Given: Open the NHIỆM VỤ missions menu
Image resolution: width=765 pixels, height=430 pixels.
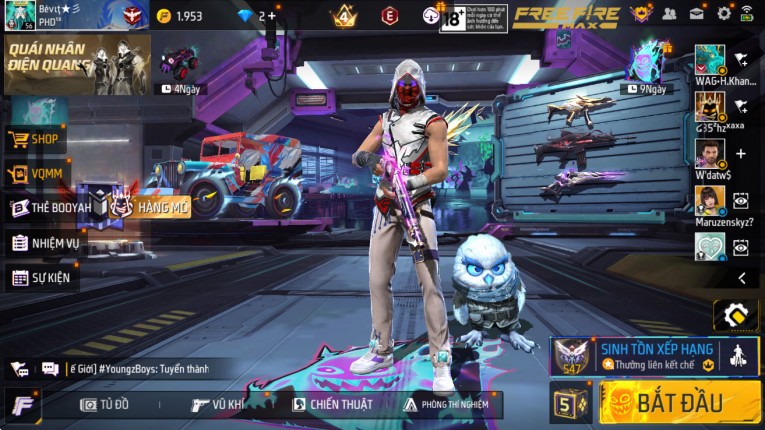Looking at the screenshot, I should [47, 242].
